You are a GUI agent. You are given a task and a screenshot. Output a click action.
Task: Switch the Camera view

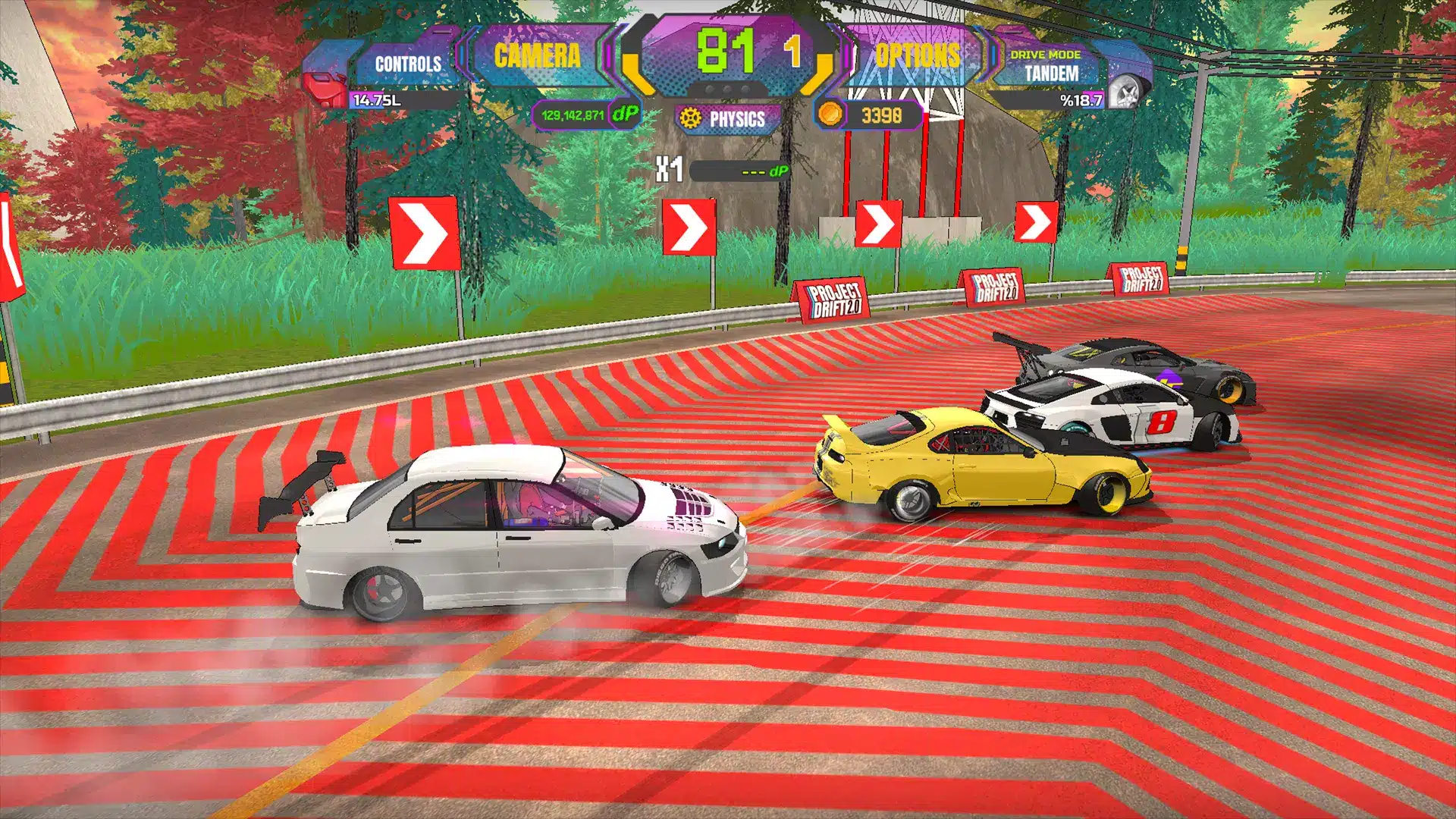[x=537, y=56]
